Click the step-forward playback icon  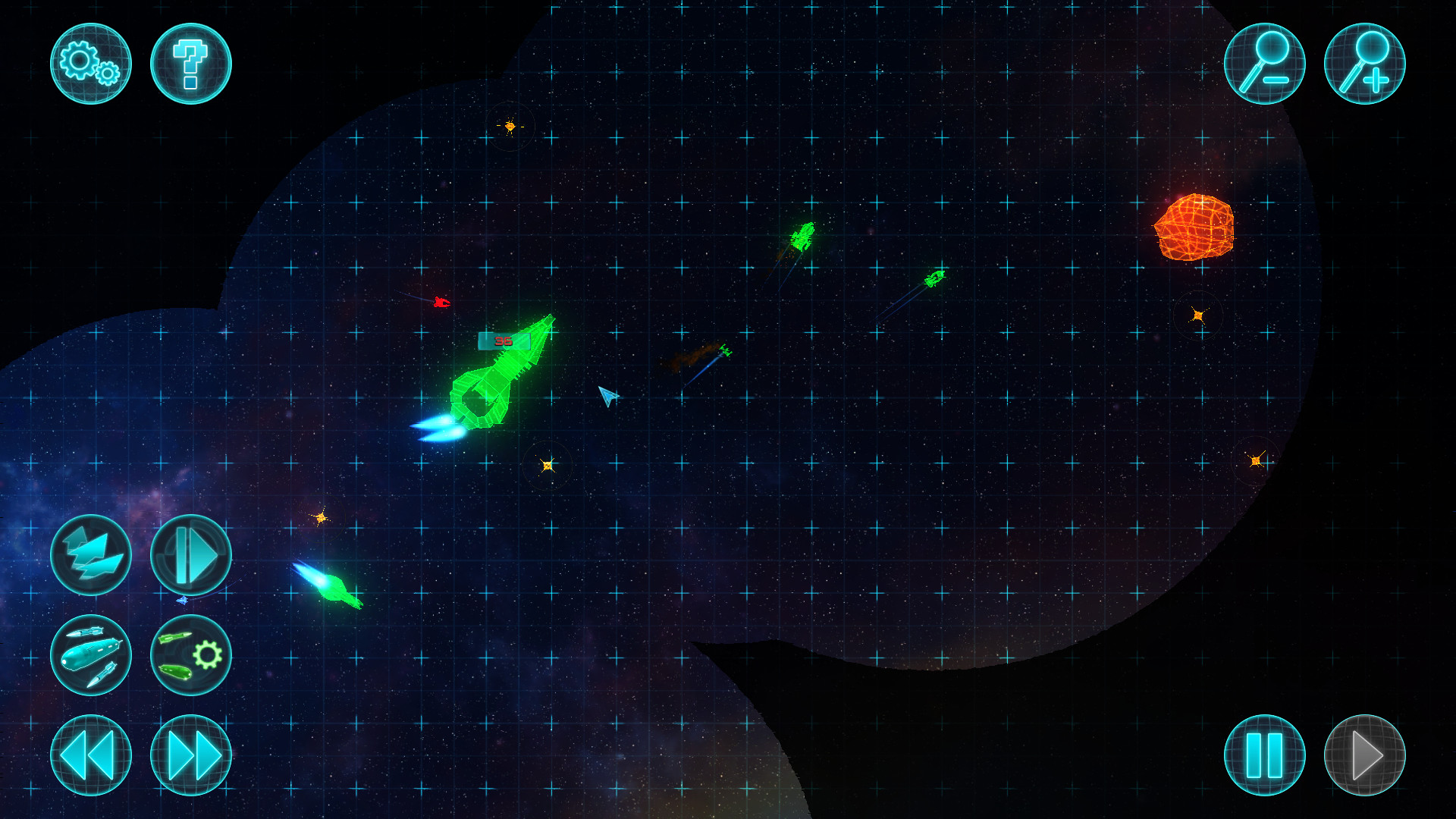pyautogui.click(x=191, y=555)
